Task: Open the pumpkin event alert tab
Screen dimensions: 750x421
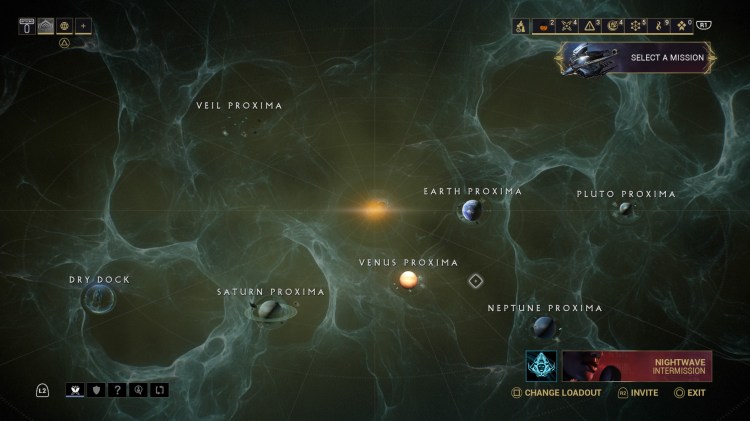Action: pos(545,26)
